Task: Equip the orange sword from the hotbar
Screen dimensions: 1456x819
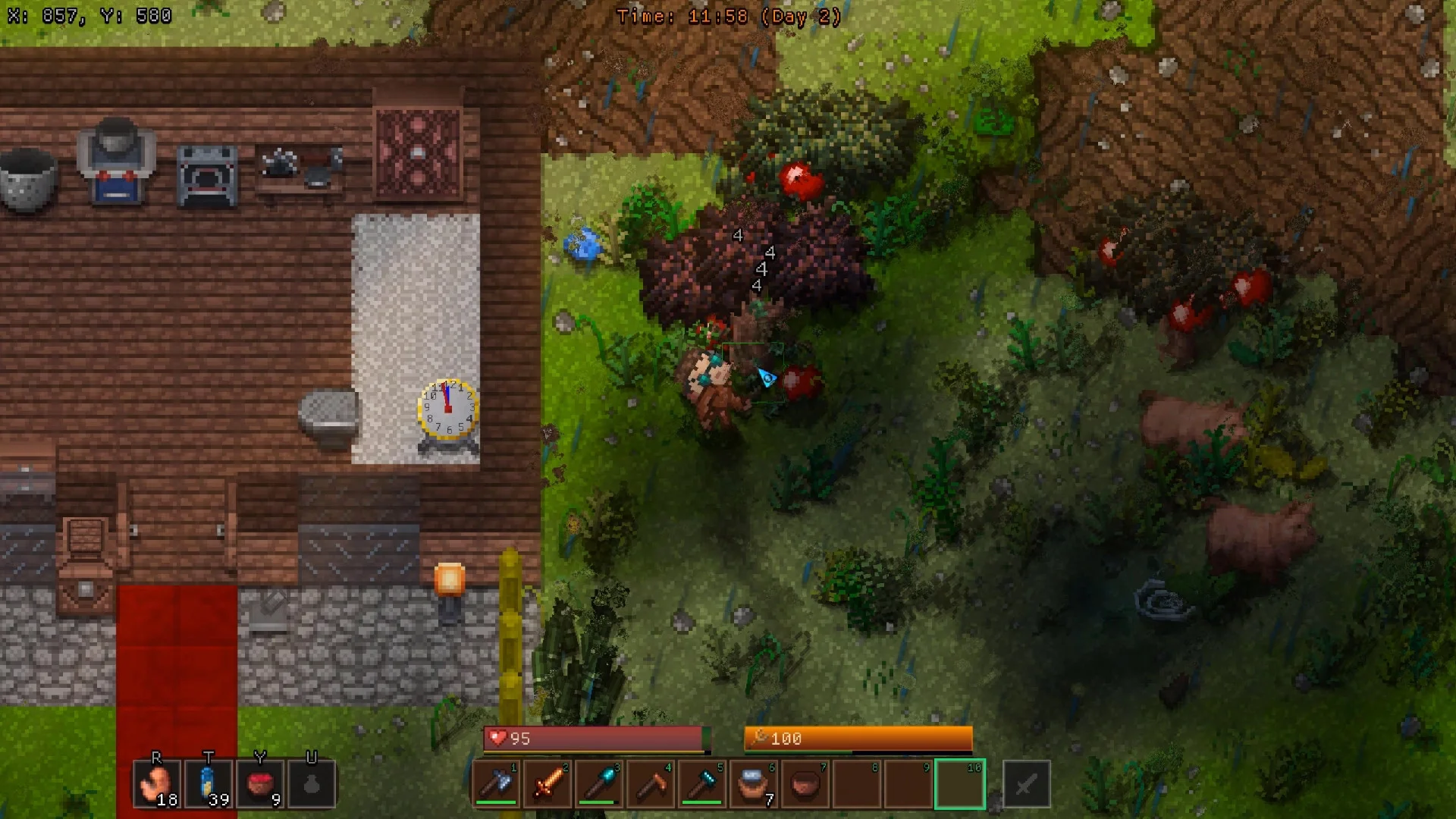Action: point(548,784)
